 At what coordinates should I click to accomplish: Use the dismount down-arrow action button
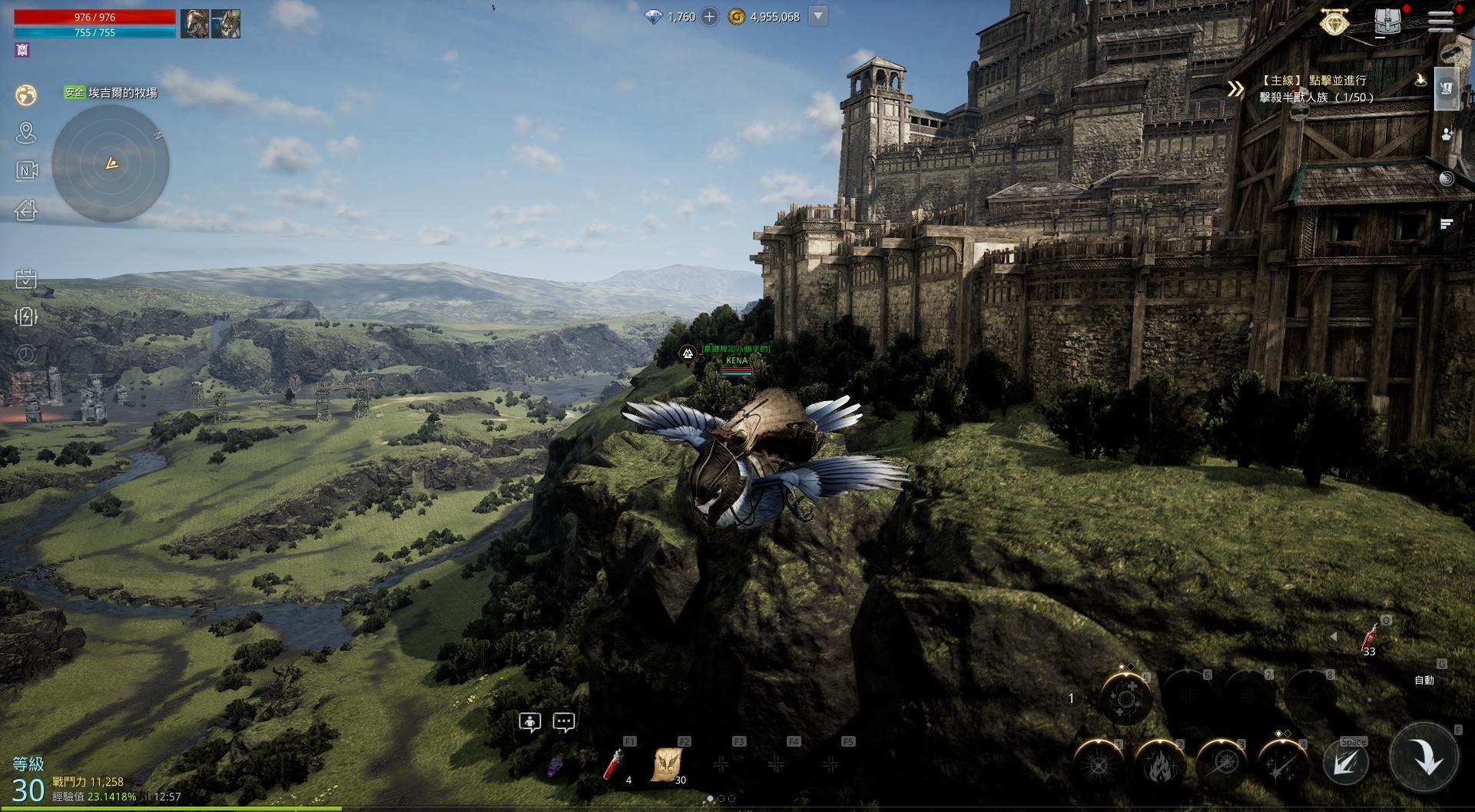pyautogui.click(x=1424, y=759)
